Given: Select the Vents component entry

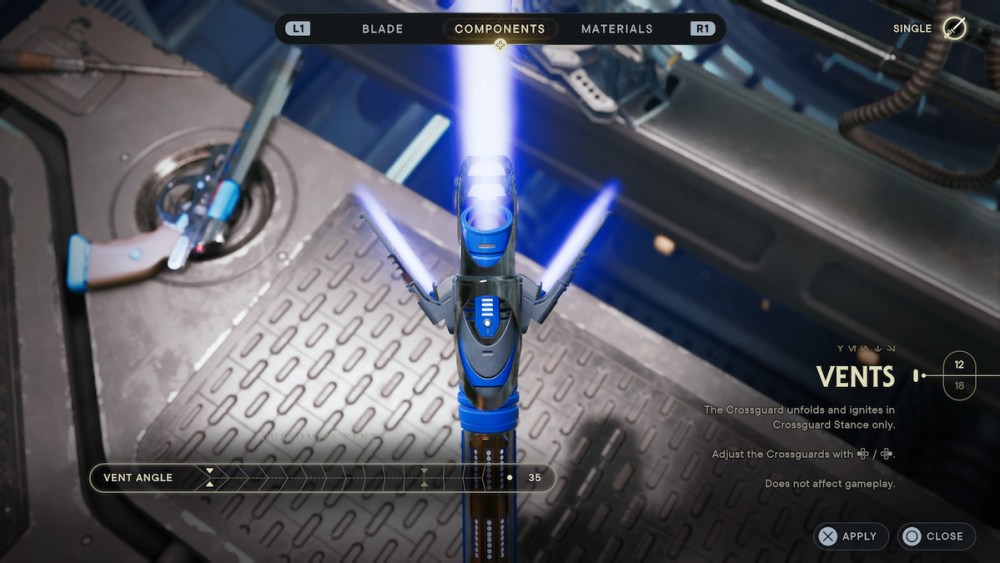Looking at the screenshot, I should coord(855,377).
